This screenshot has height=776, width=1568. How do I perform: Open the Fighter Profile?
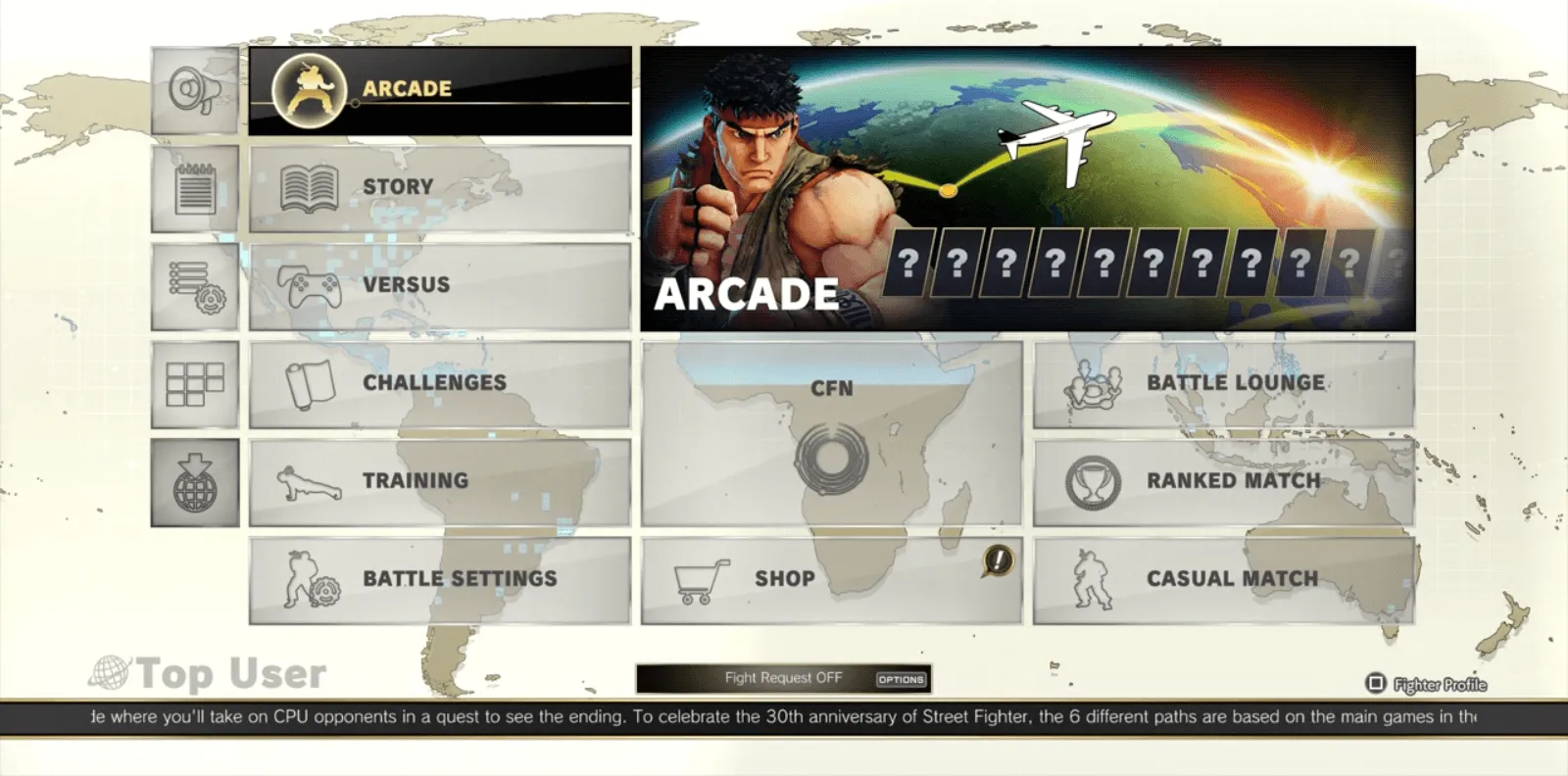1430,685
